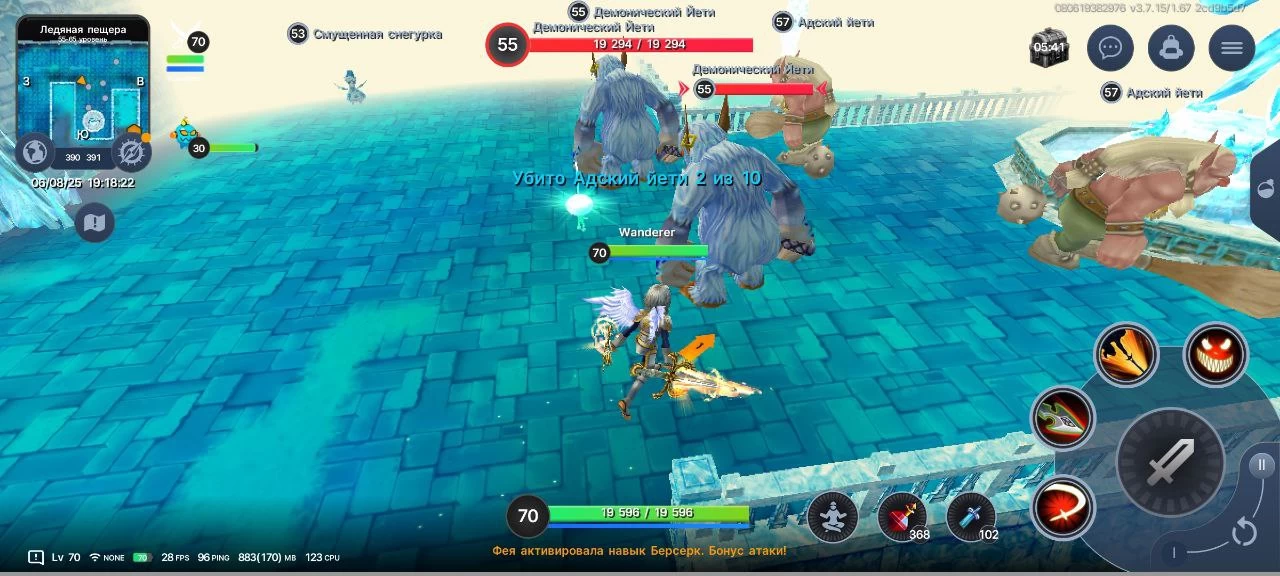
Task: Open the chat speech-bubble button
Action: [x=1109, y=48]
